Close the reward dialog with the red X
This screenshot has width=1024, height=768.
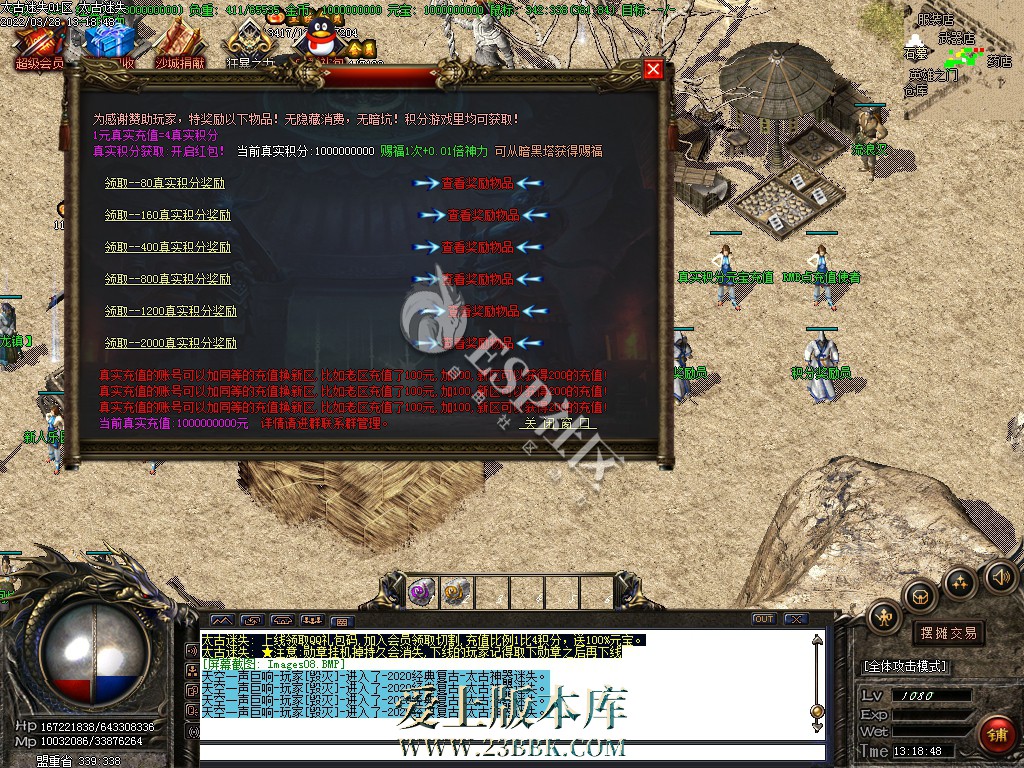click(x=653, y=69)
